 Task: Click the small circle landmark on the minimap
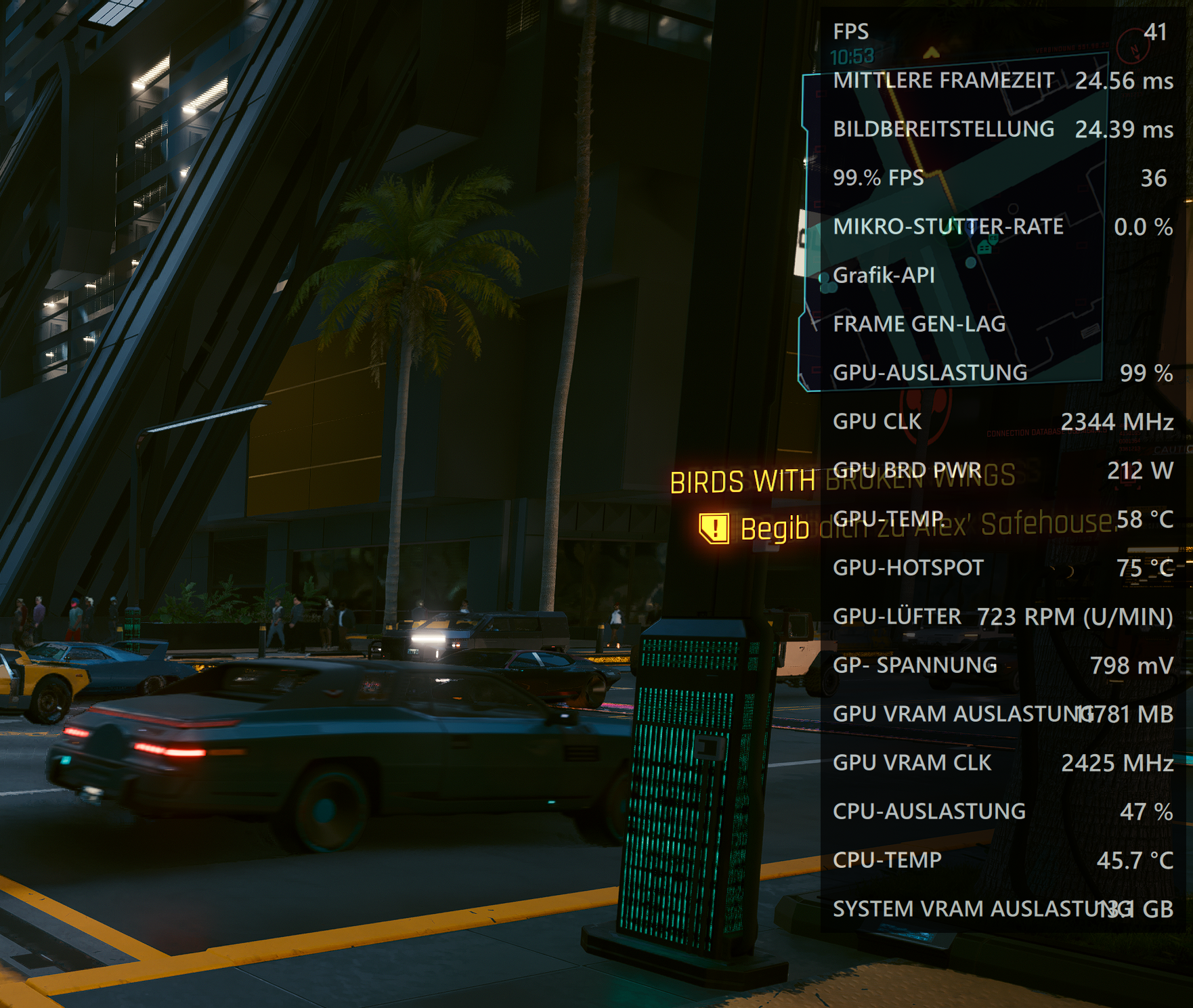[x=1014, y=208]
